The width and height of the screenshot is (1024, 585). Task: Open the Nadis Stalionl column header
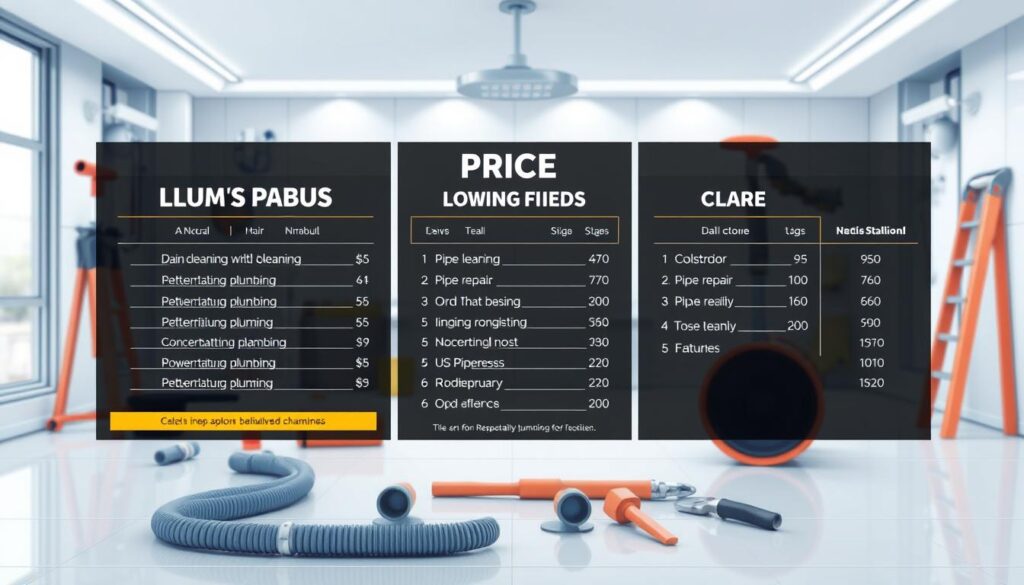pos(870,230)
